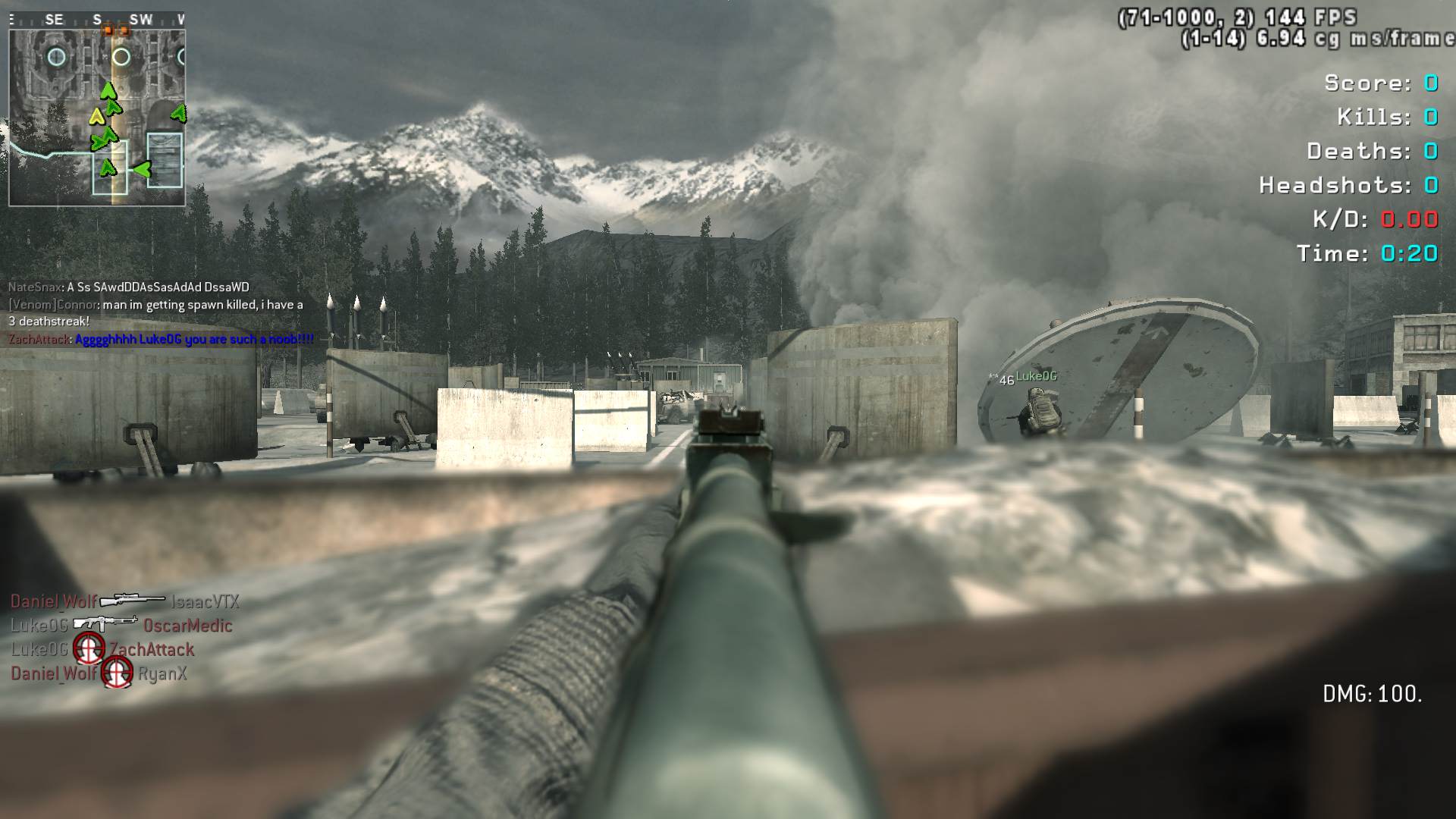1456x819 pixels.
Task: Click the compass heading strip above the minimap
Action: [97, 20]
